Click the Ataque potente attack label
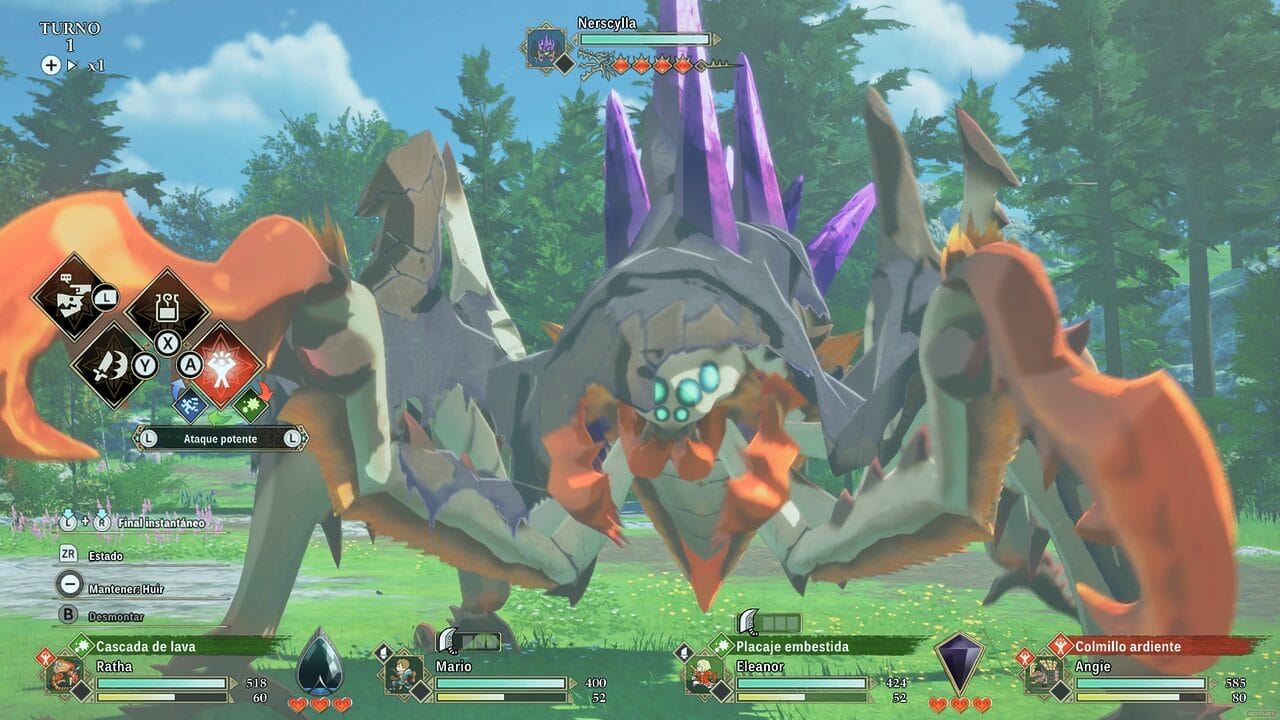 220,438
